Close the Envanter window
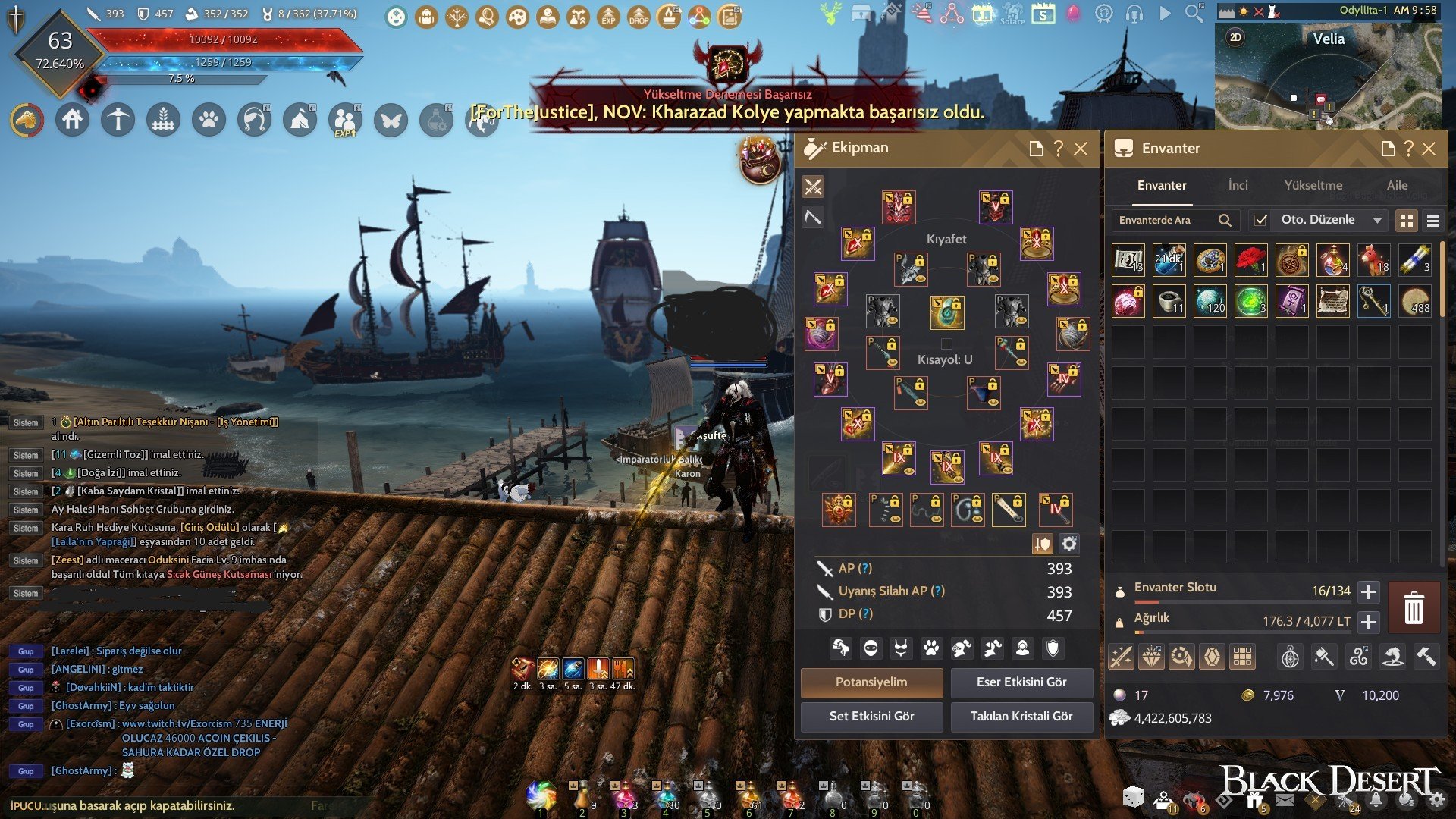 [1429, 149]
